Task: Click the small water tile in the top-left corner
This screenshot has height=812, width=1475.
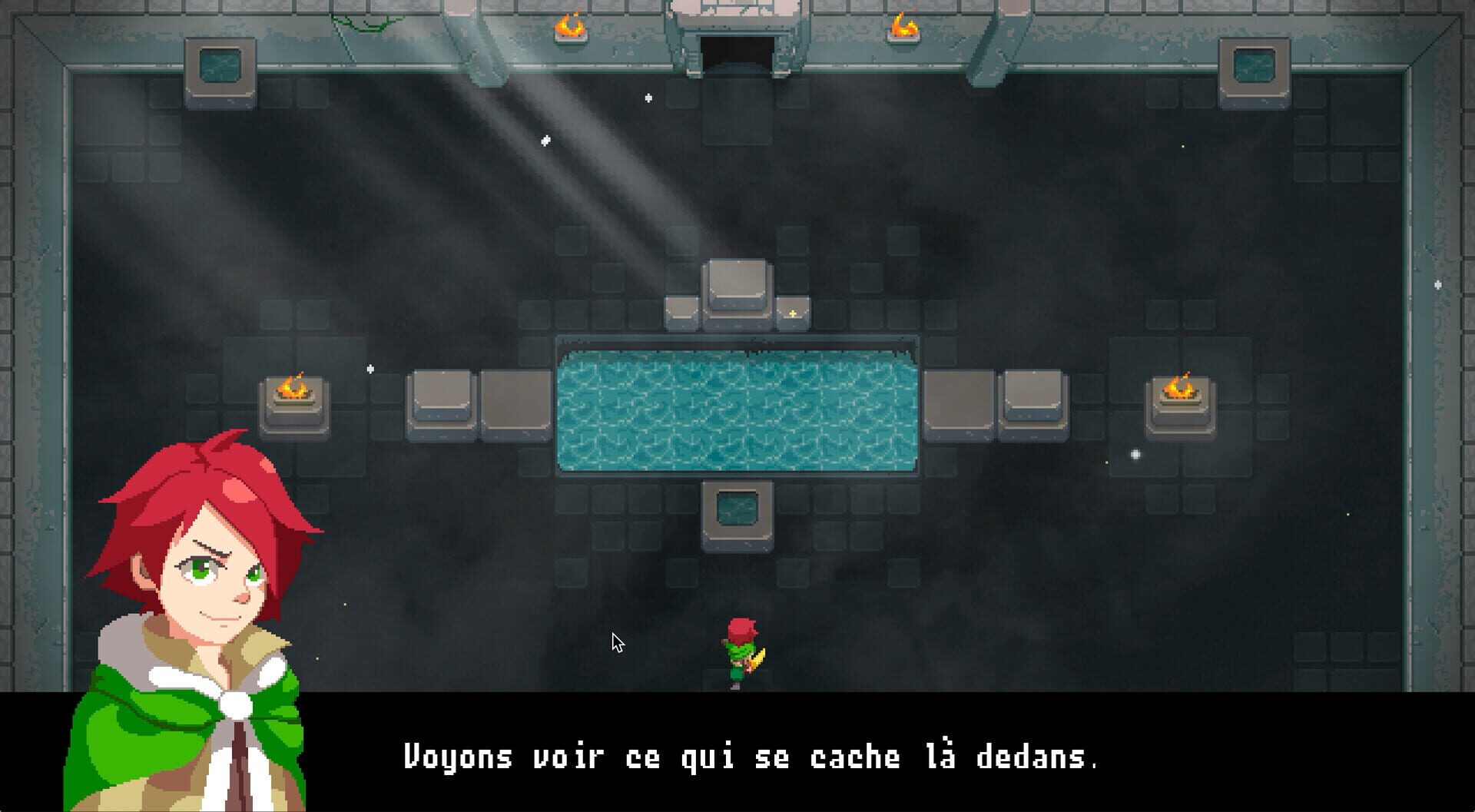Action: pos(221,64)
